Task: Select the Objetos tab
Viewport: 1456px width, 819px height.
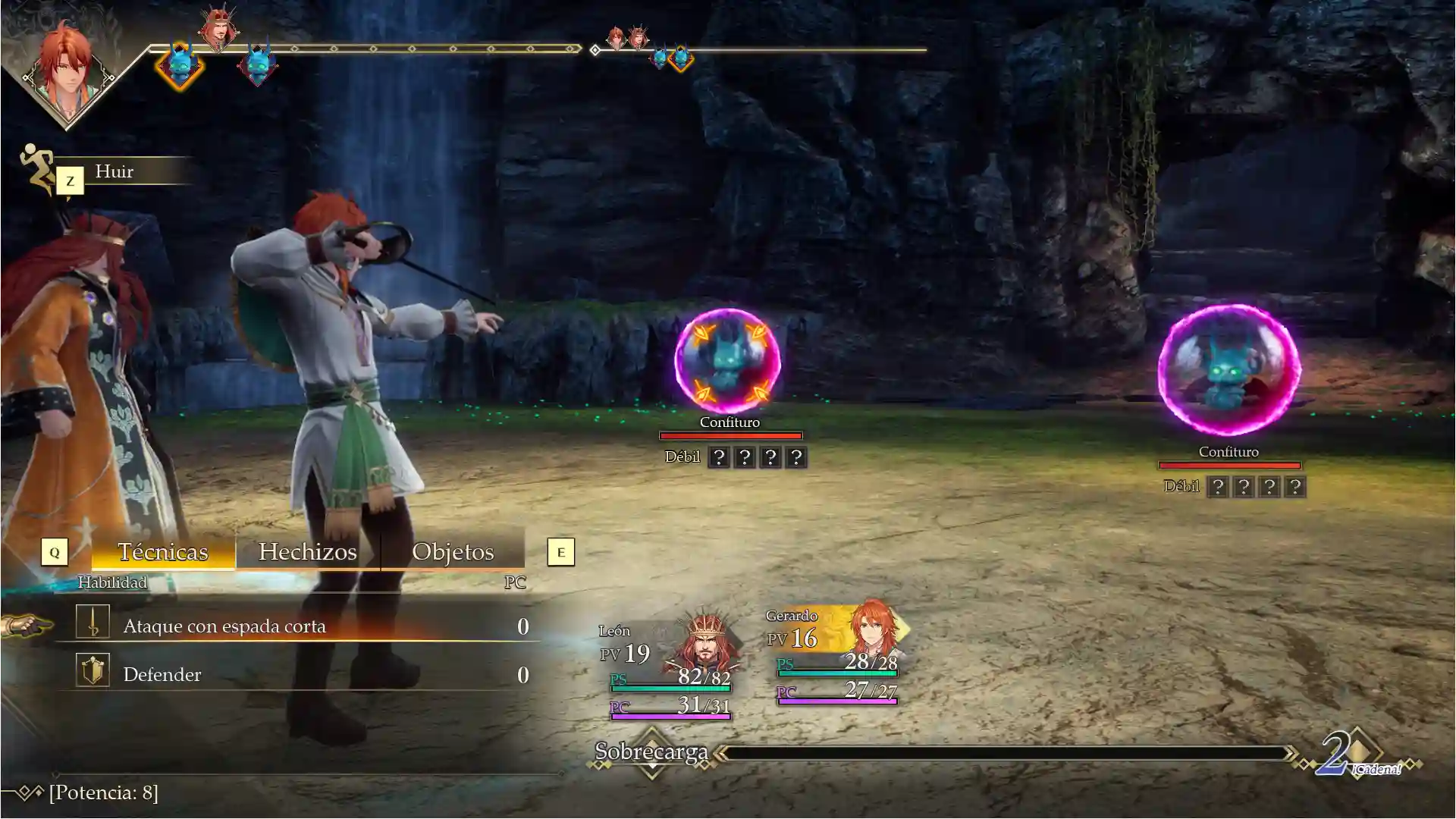Action: [x=453, y=552]
